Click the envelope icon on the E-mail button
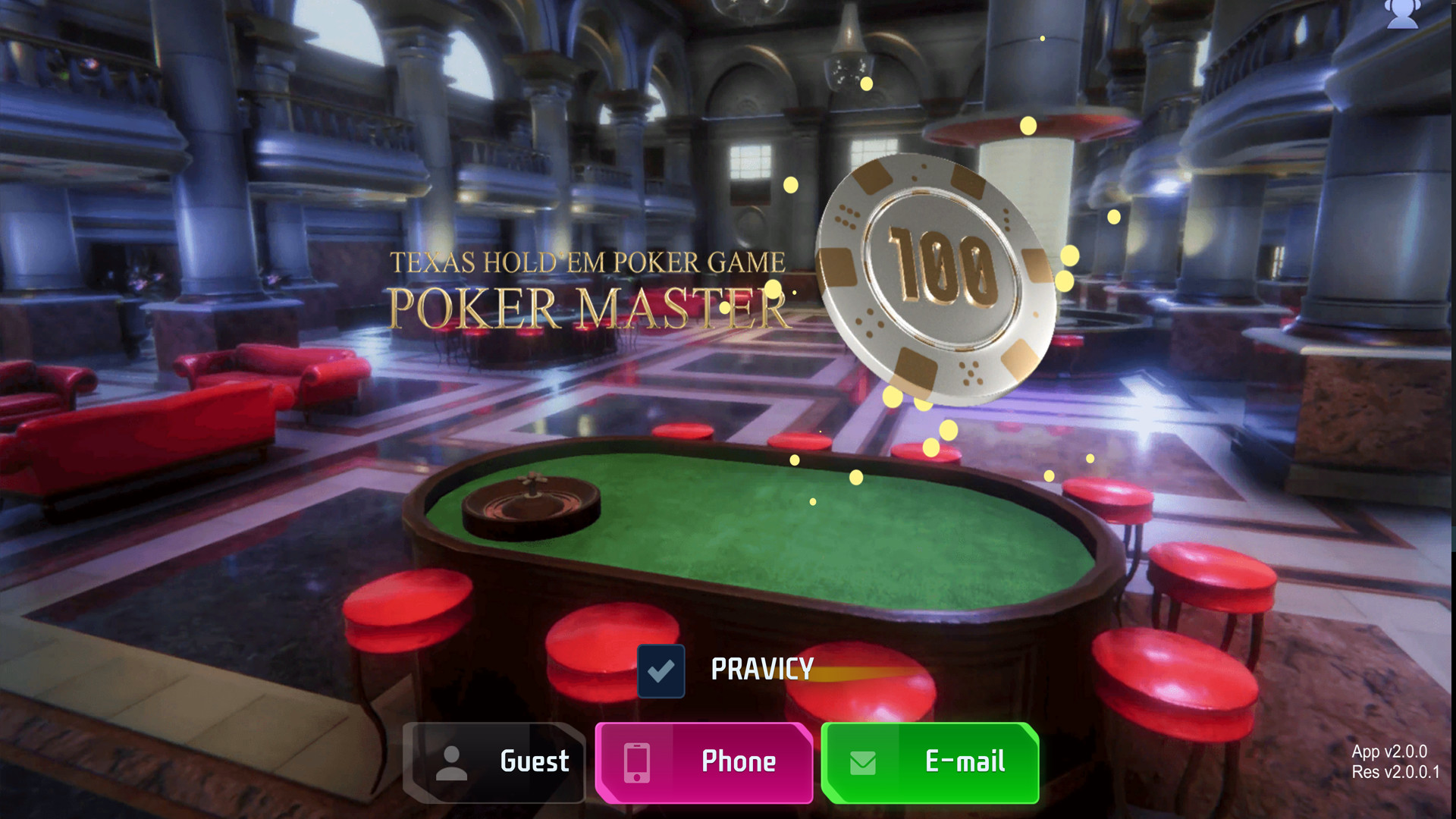Image resolution: width=1456 pixels, height=819 pixels. point(861,762)
